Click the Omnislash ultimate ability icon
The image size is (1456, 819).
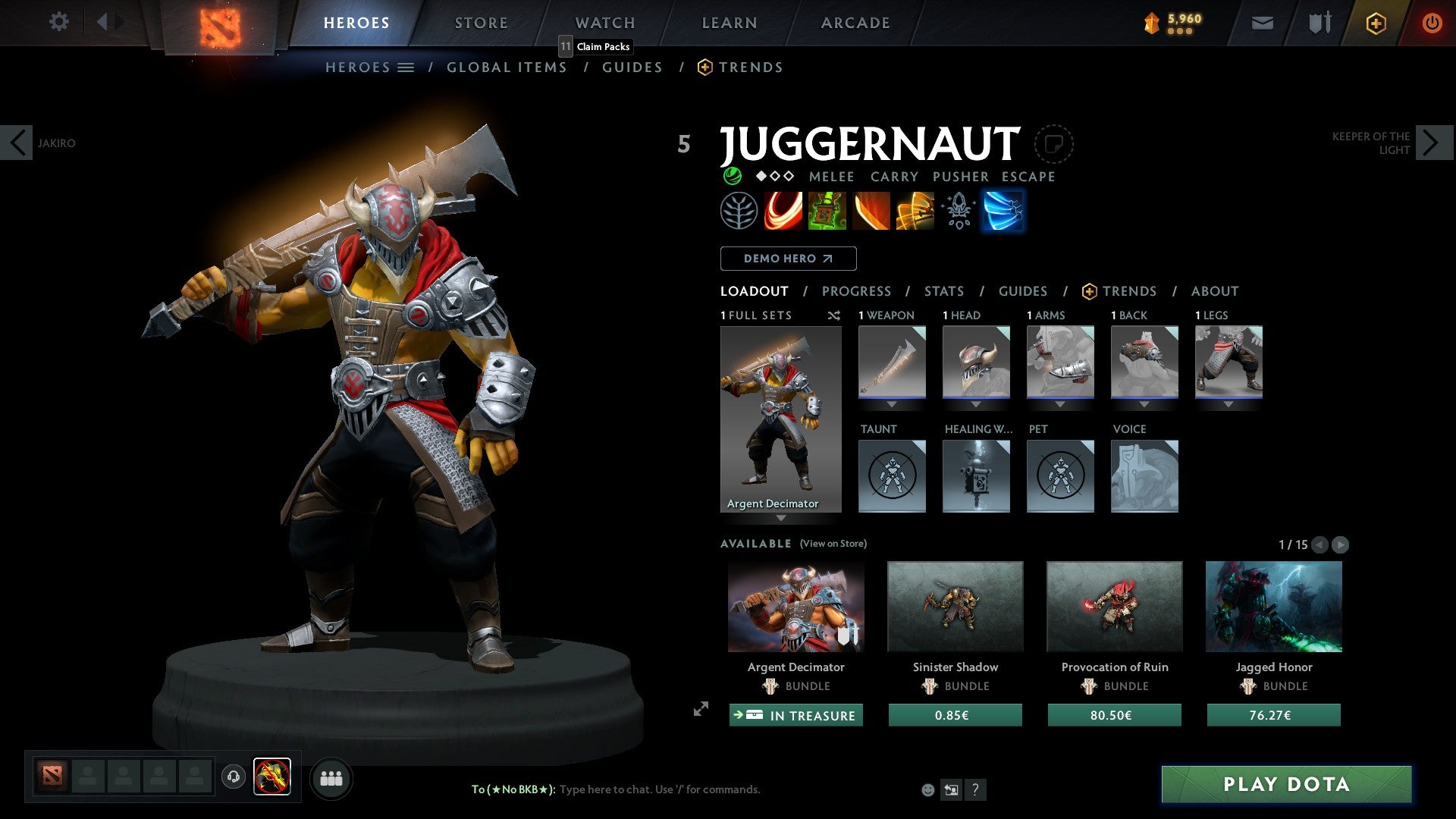pos(915,211)
